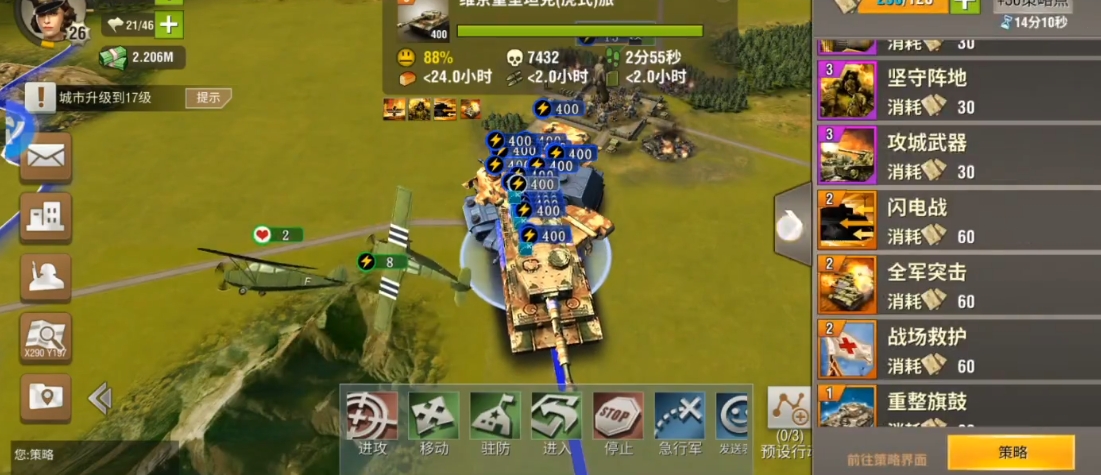
Task: Activate the 驻防 garrison command
Action: point(496,418)
